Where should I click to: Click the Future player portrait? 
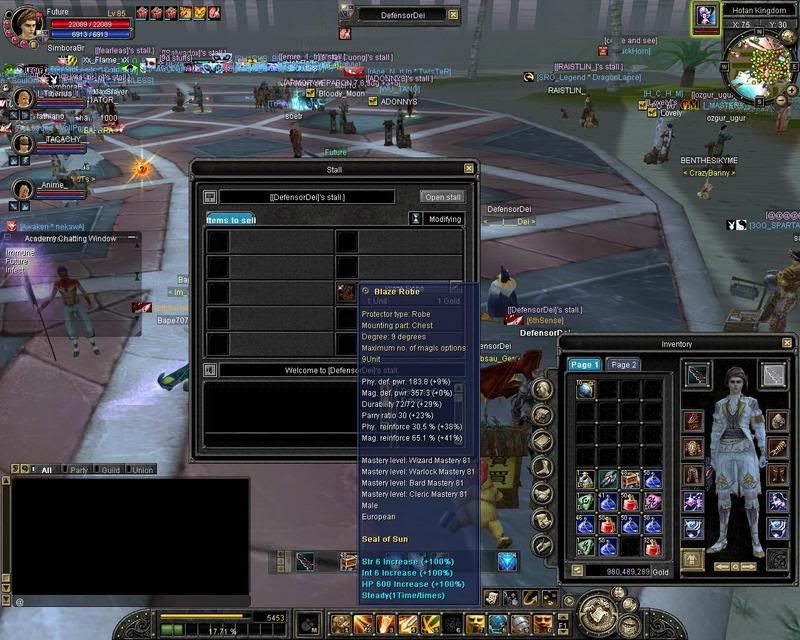click(24, 22)
